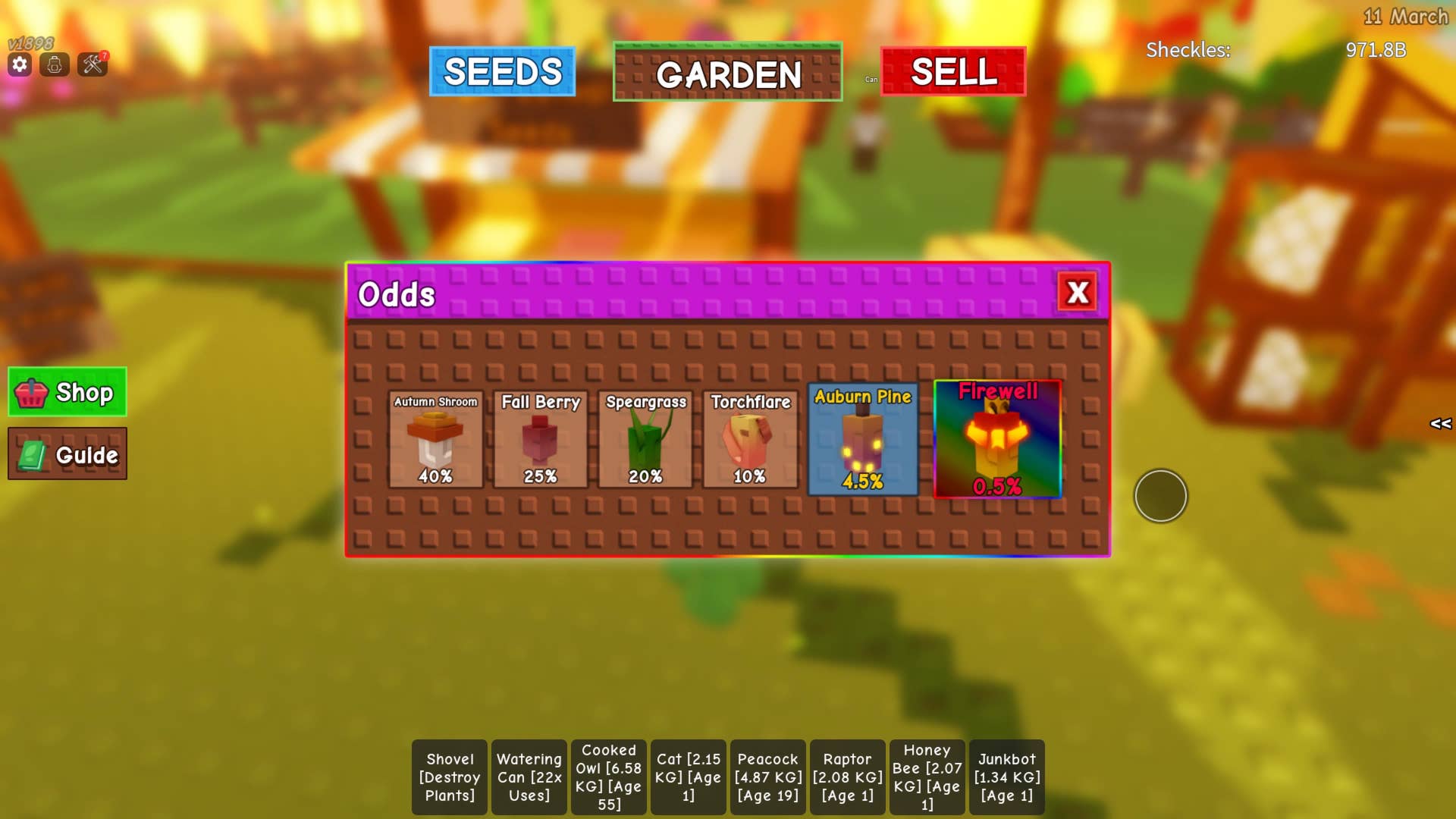
Task: Open the hammer and wrench tools icon
Action: pos(93,64)
